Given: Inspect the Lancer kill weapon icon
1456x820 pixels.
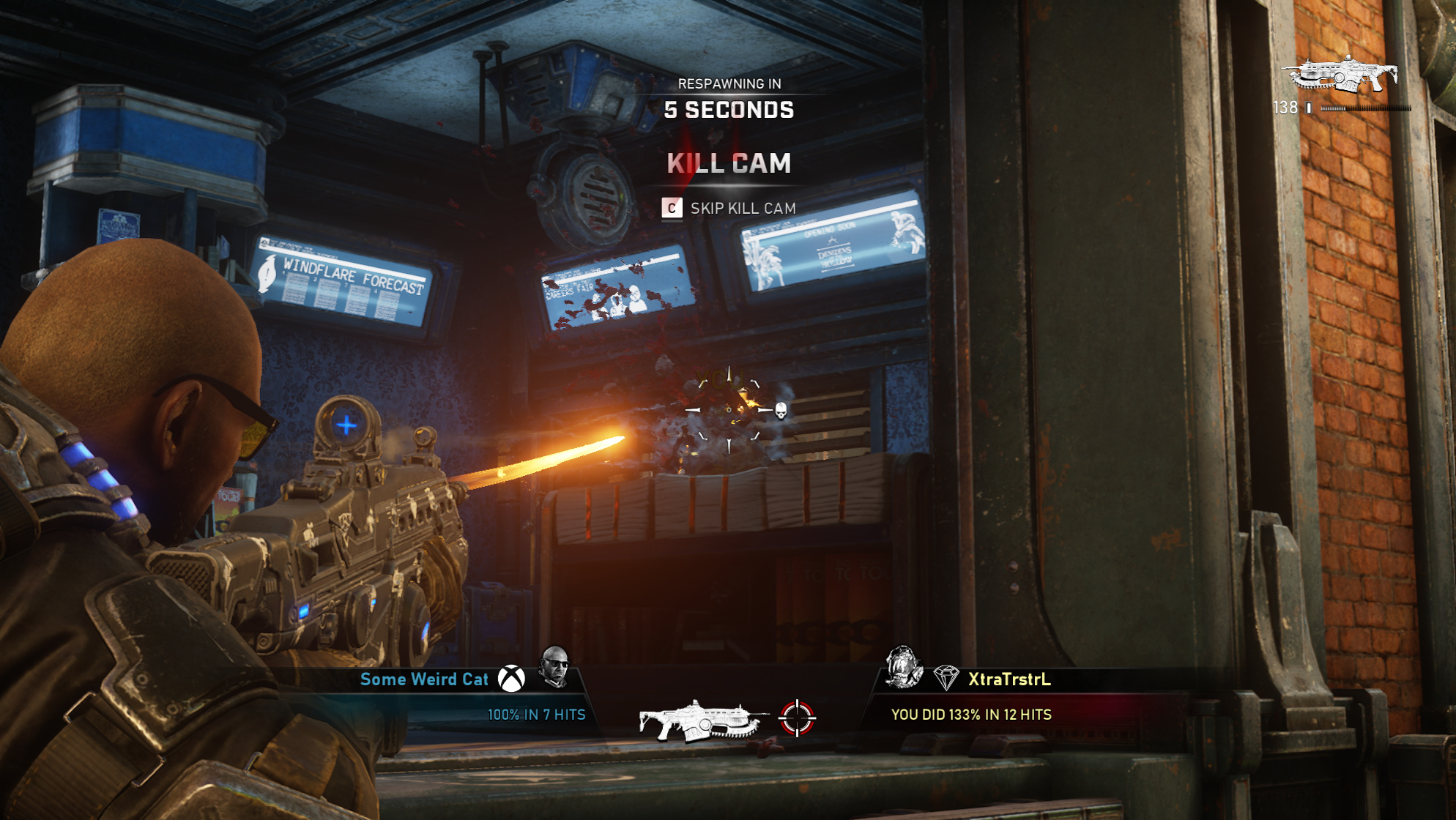Looking at the screenshot, I should point(702,720).
